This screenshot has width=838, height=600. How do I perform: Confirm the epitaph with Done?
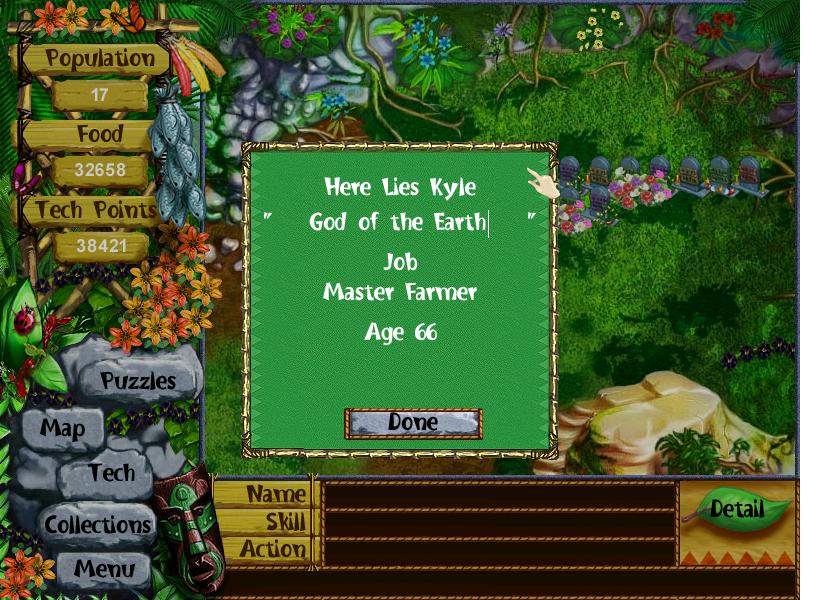413,423
